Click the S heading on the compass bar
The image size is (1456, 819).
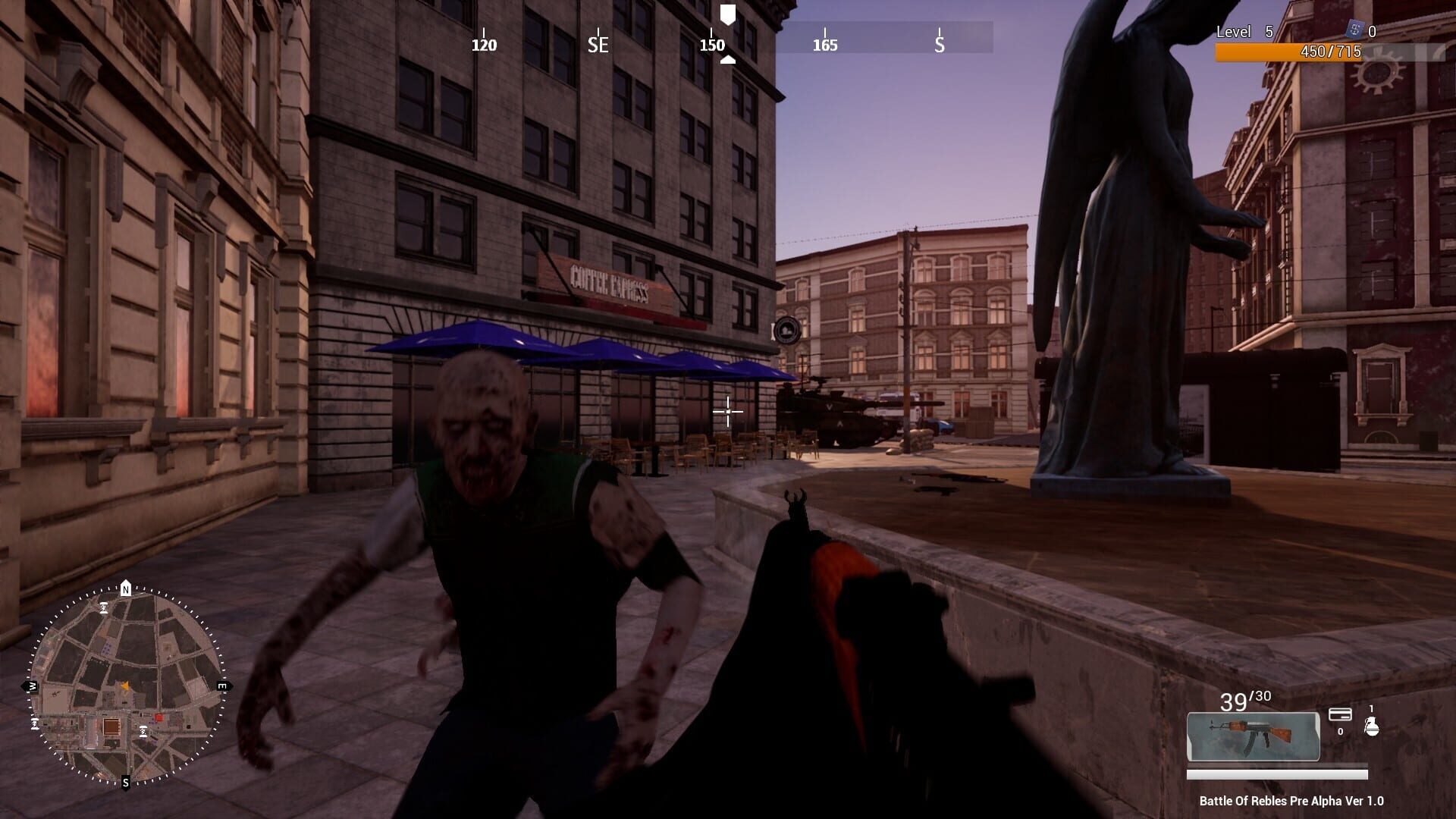coord(938,45)
